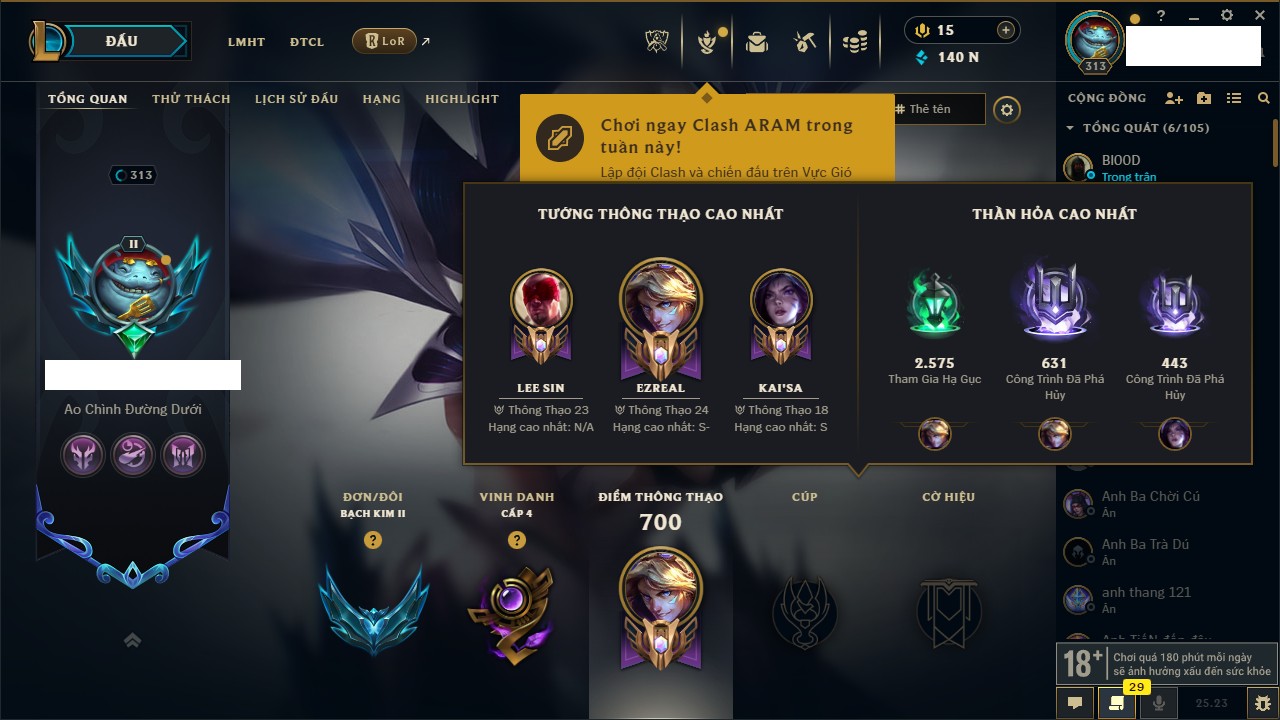Switch to the LMHT game tab

pos(246,42)
